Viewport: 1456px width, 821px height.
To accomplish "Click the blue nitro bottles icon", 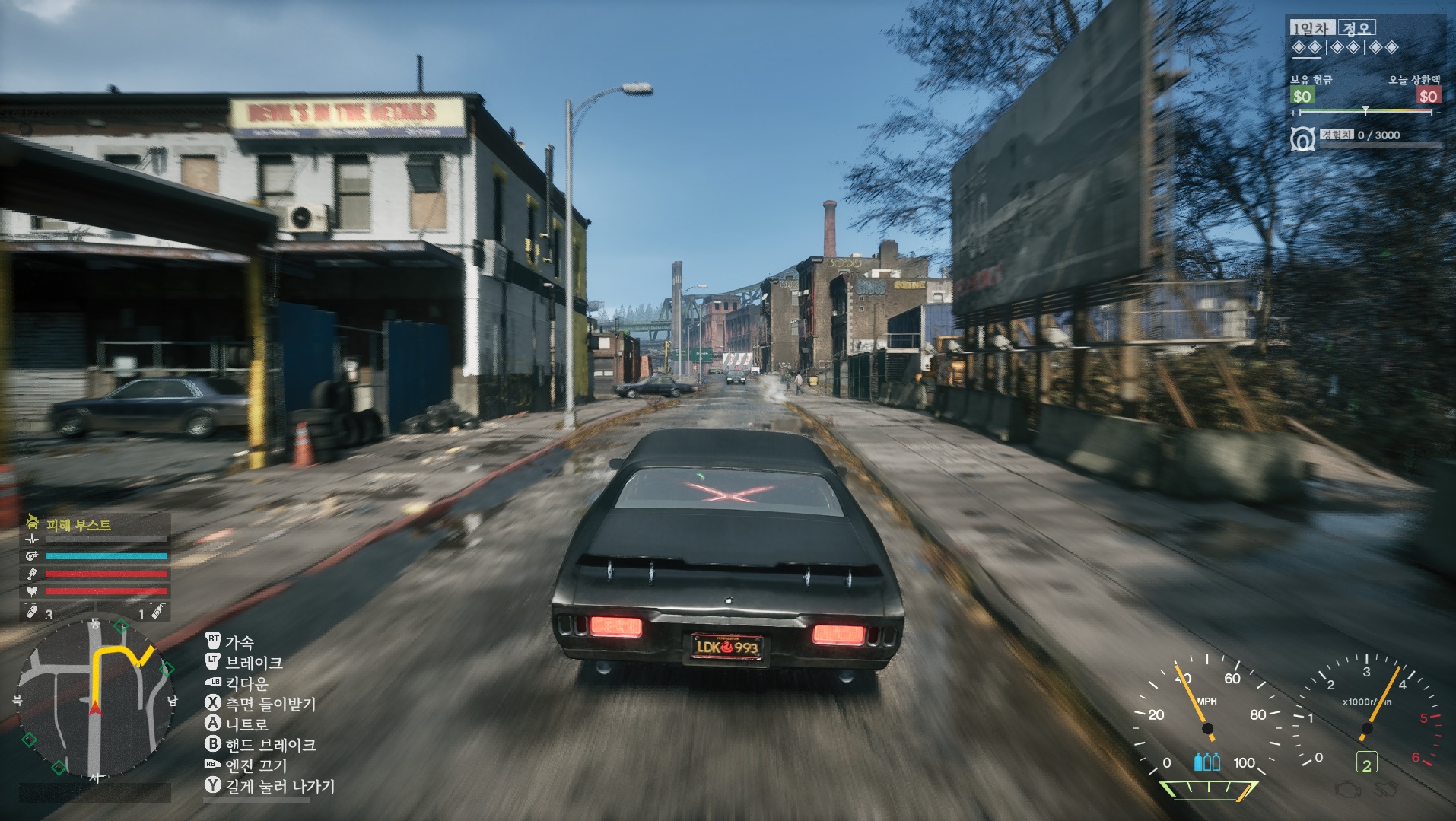I will (1206, 762).
